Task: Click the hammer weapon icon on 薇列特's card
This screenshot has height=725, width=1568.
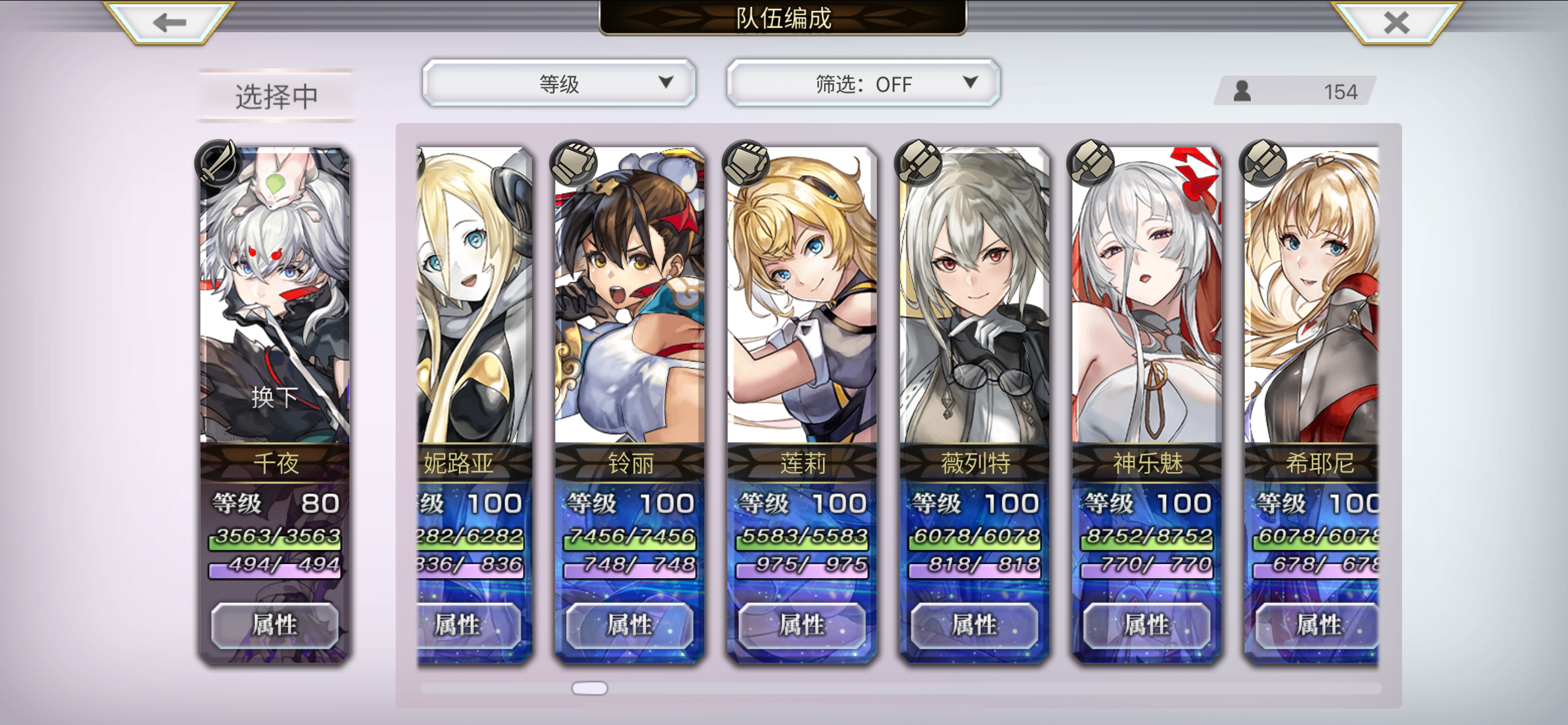Action: pyautogui.click(x=919, y=163)
